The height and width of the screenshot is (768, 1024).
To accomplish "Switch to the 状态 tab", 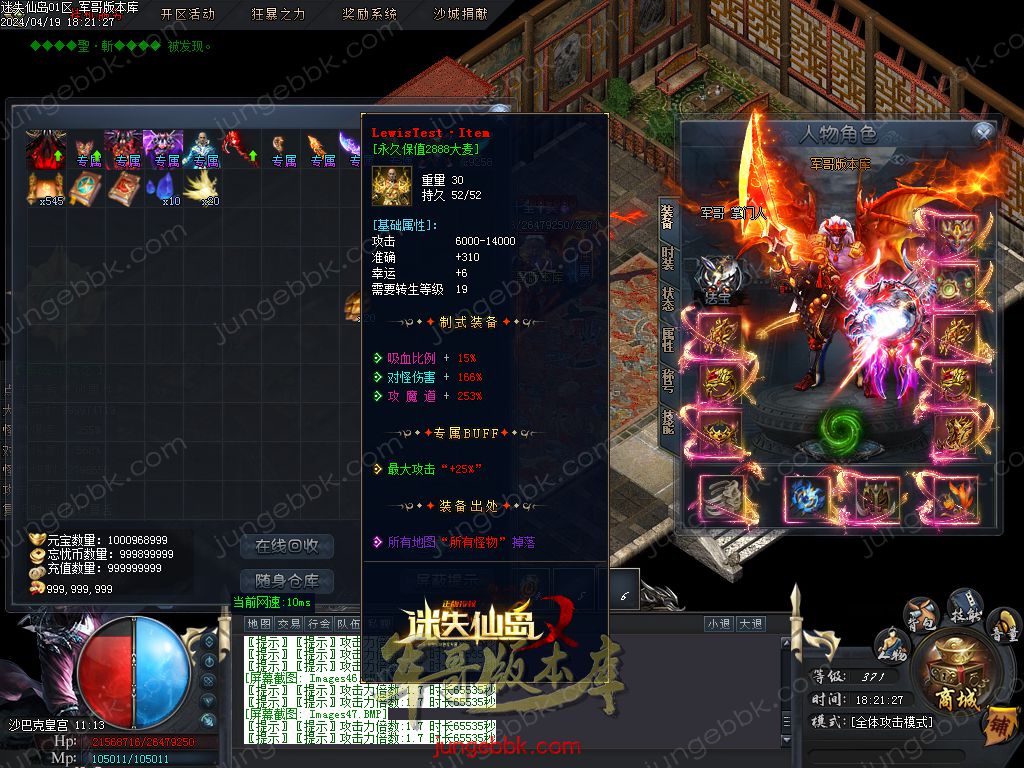I will coord(668,297).
